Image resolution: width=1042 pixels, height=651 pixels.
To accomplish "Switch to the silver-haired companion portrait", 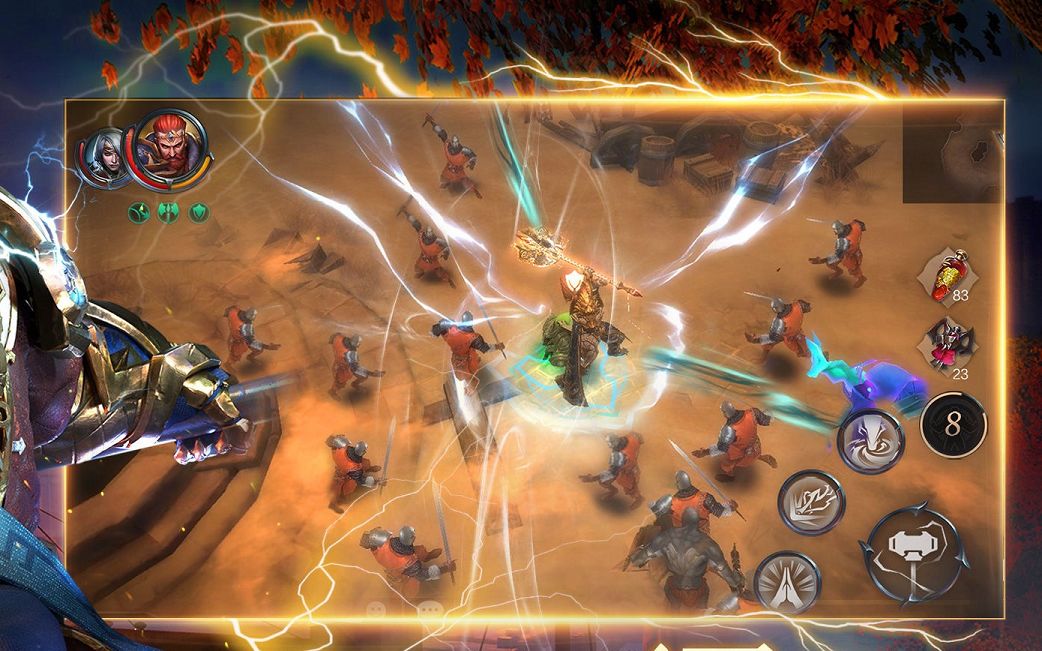I will click(102, 158).
